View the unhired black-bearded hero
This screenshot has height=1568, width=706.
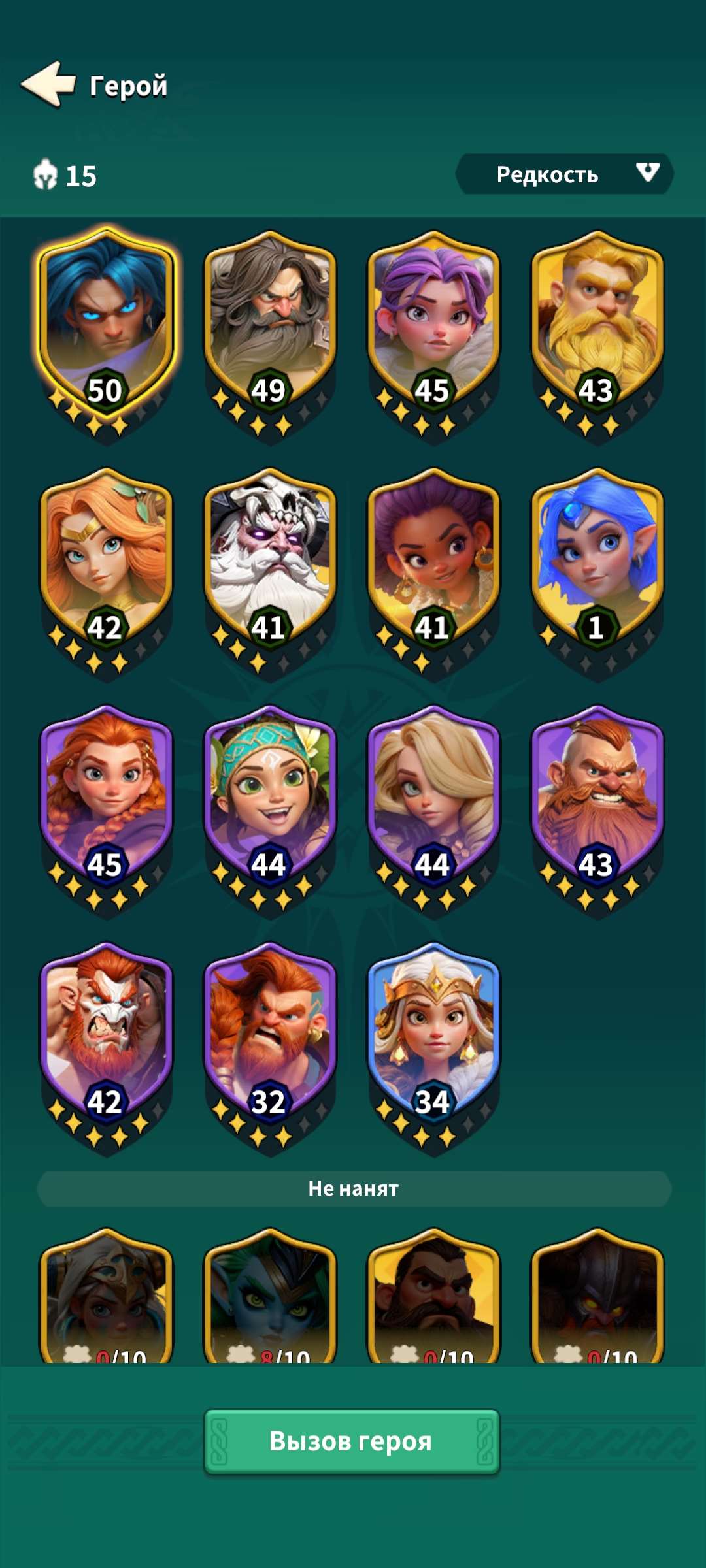coord(433,1297)
